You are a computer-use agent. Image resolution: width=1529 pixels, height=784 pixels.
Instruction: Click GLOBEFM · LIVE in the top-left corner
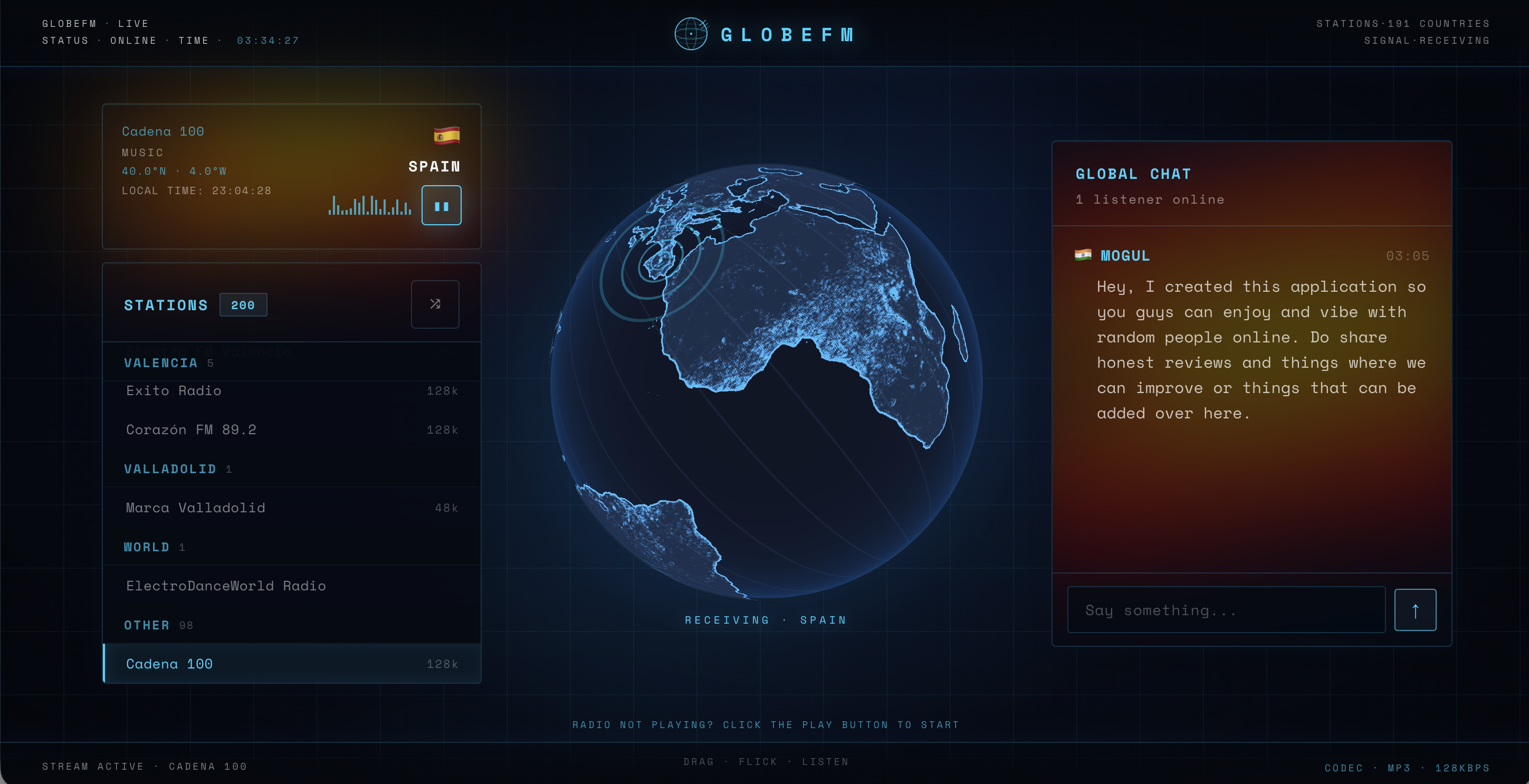pos(95,23)
